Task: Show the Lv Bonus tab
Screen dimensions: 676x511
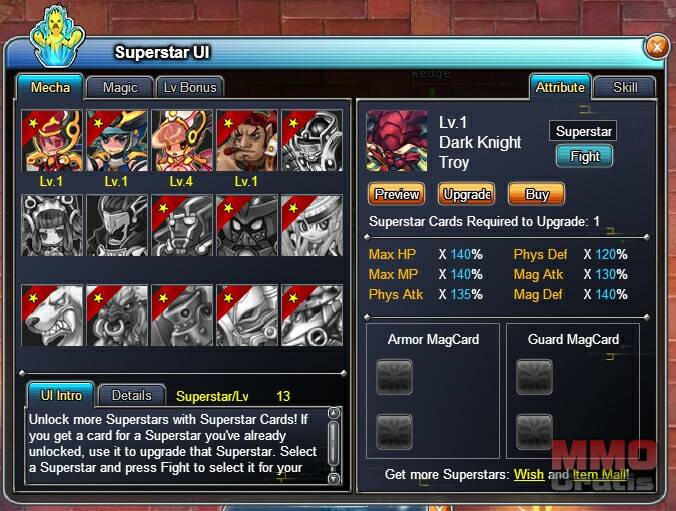Action: (187, 87)
